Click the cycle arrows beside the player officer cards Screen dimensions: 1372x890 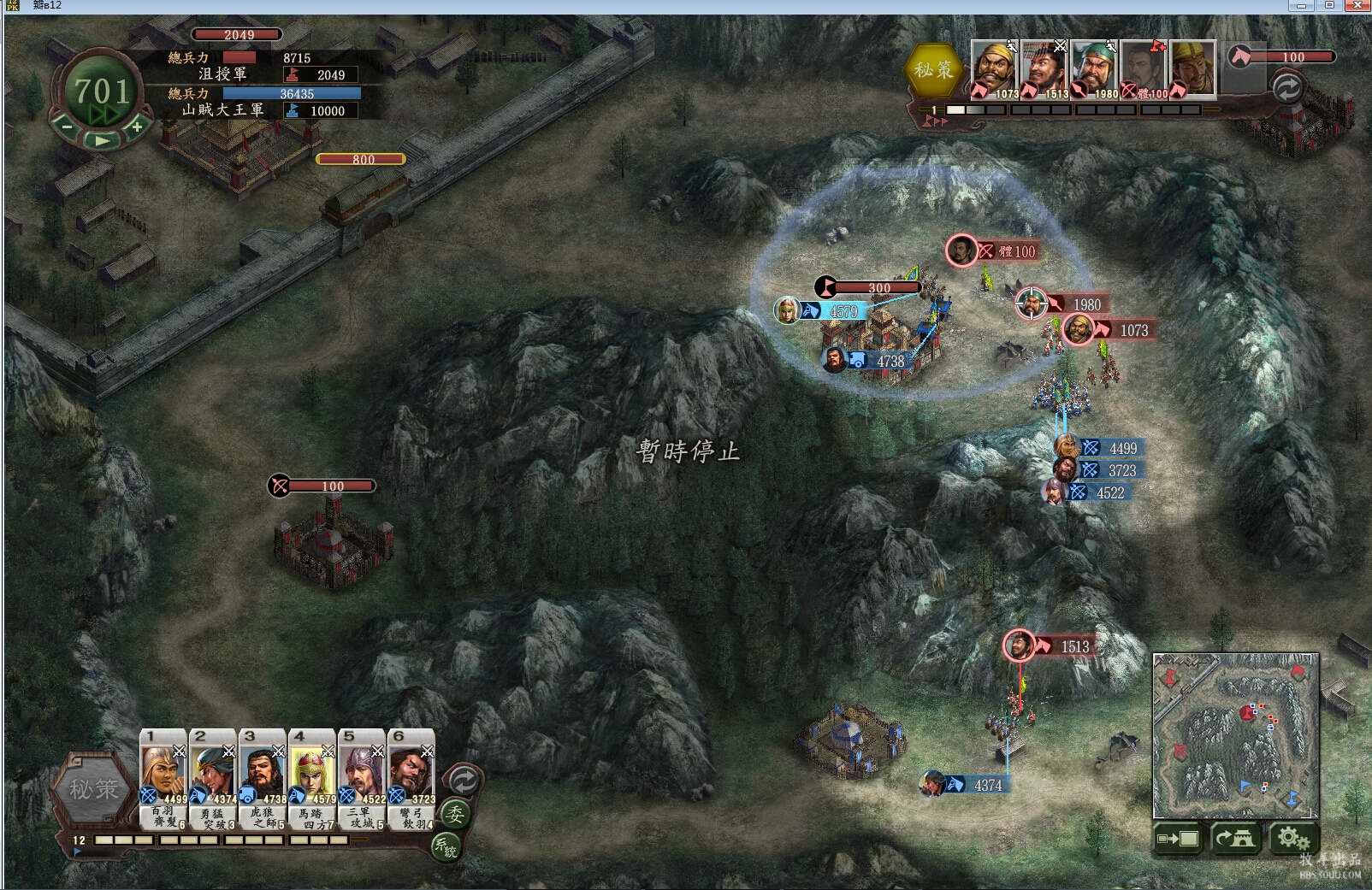point(464,779)
